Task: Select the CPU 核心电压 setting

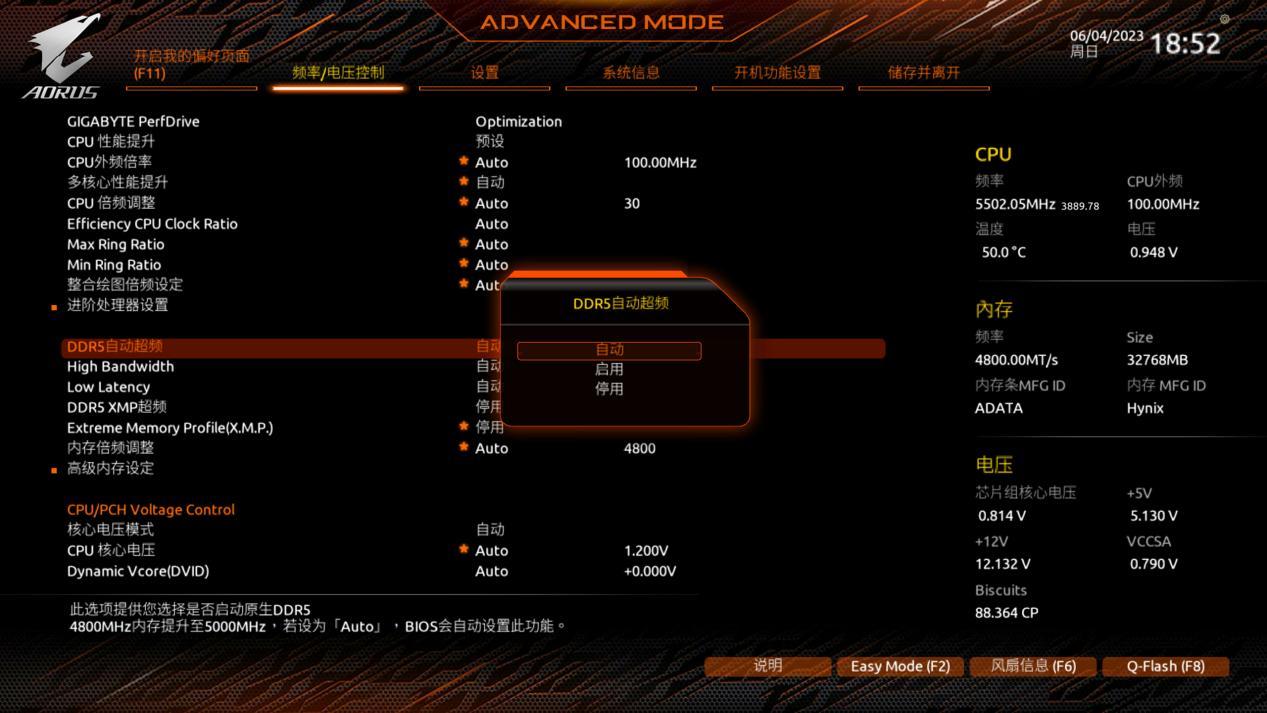Action: coord(111,550)
